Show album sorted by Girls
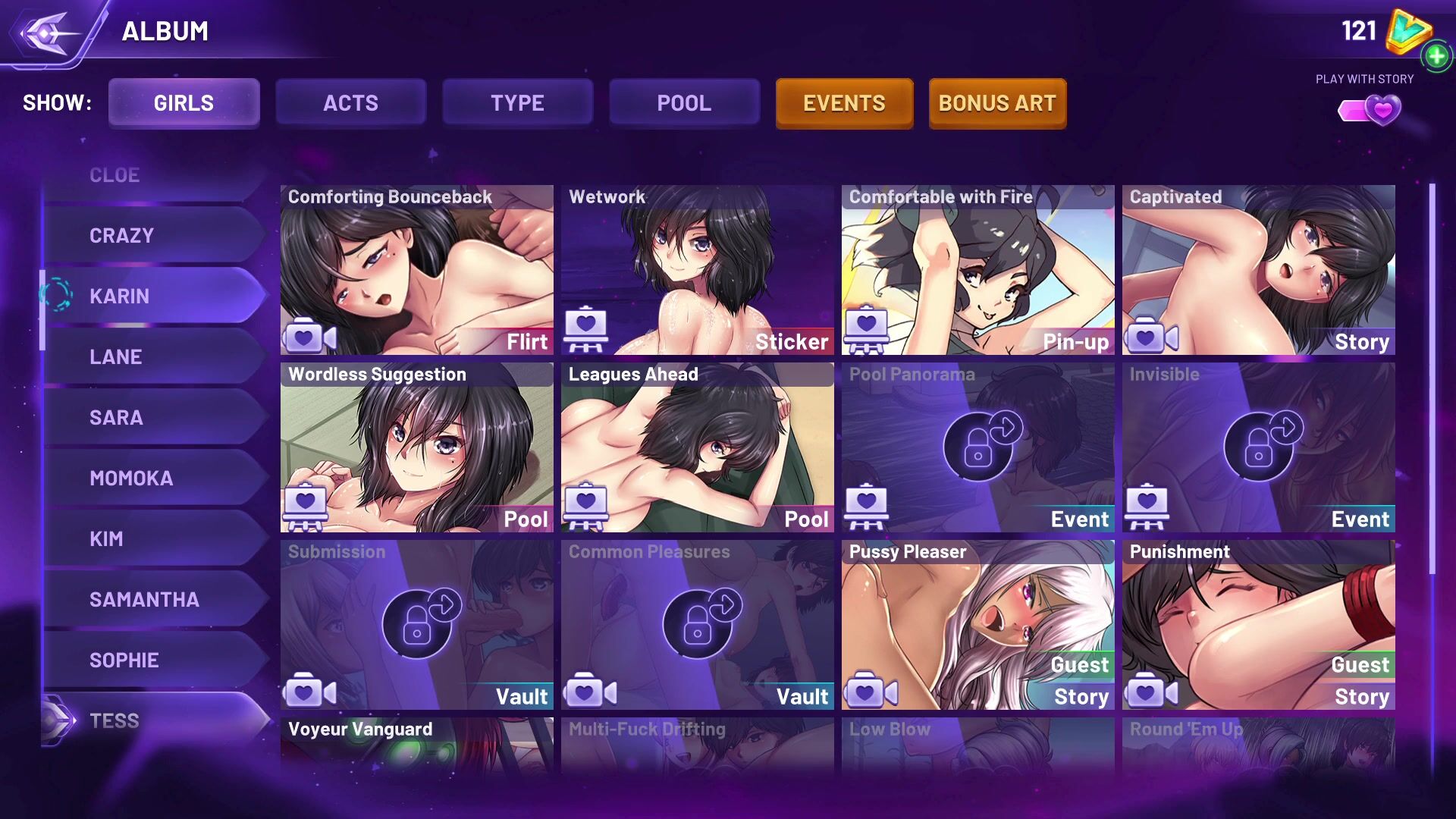The height and width of the screenshot is (819, 1456). pos(184,103)
